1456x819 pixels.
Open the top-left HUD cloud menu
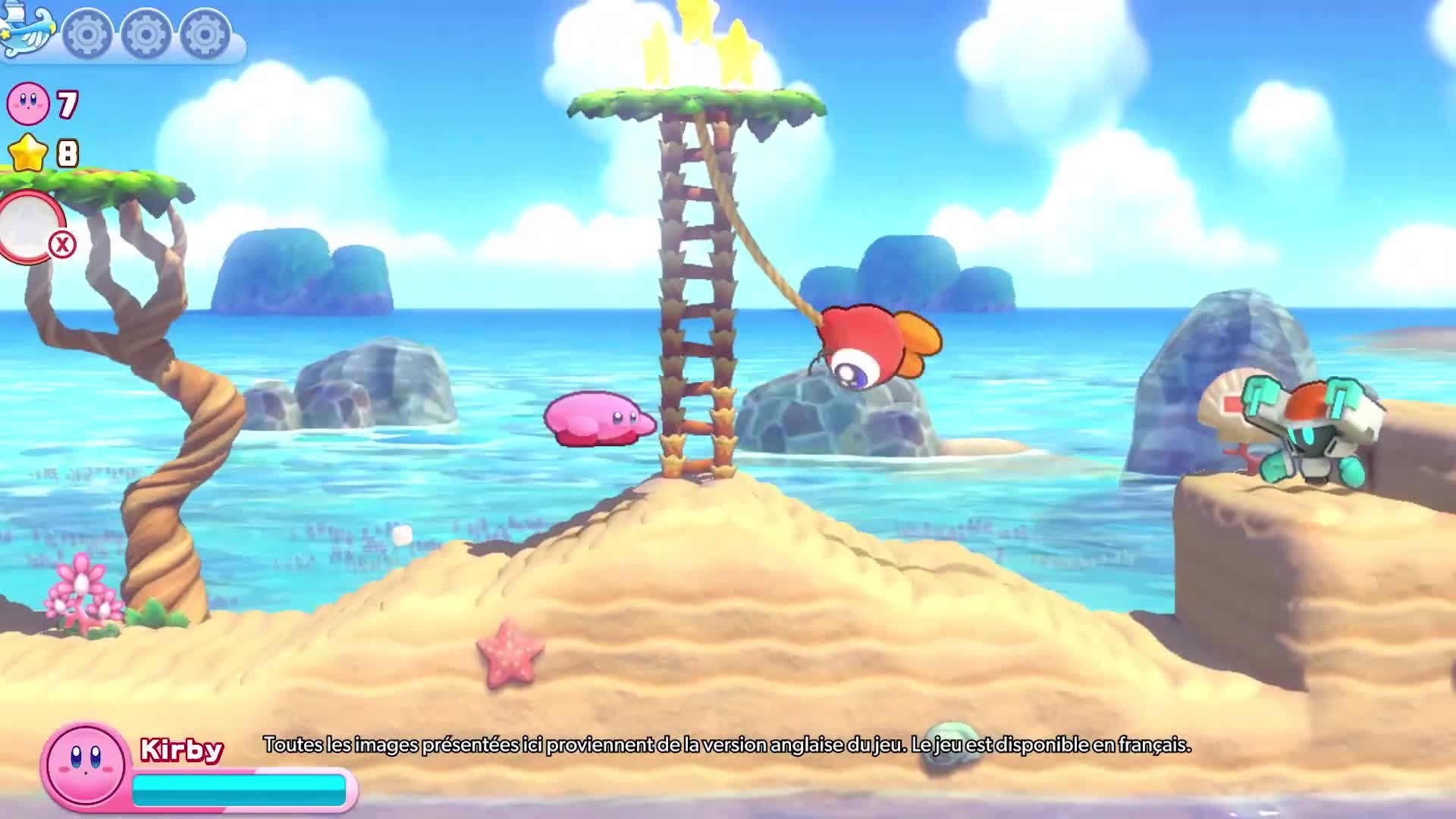121,30
